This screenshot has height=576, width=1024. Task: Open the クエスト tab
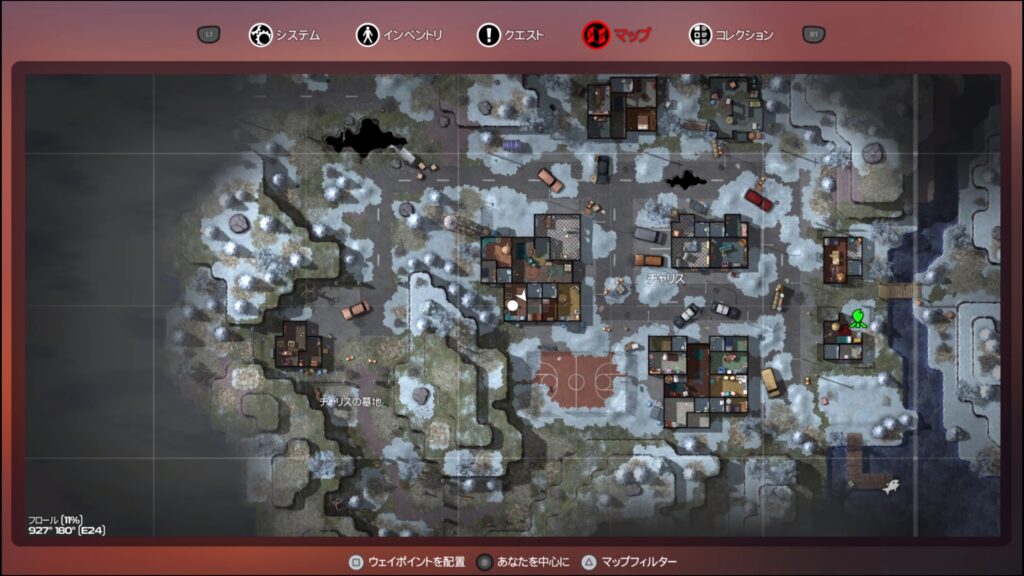click(x=511, y=35)
